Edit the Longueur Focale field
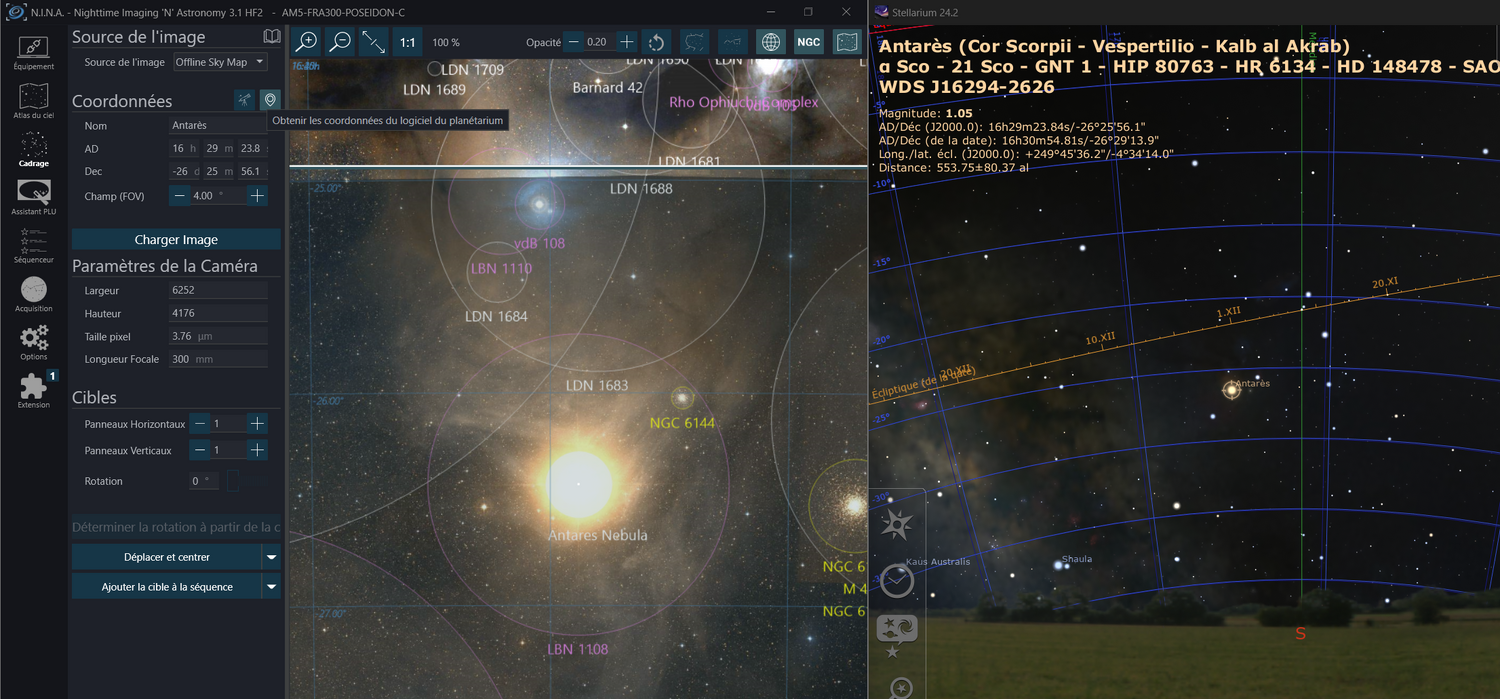 click(x=218, y=359)
